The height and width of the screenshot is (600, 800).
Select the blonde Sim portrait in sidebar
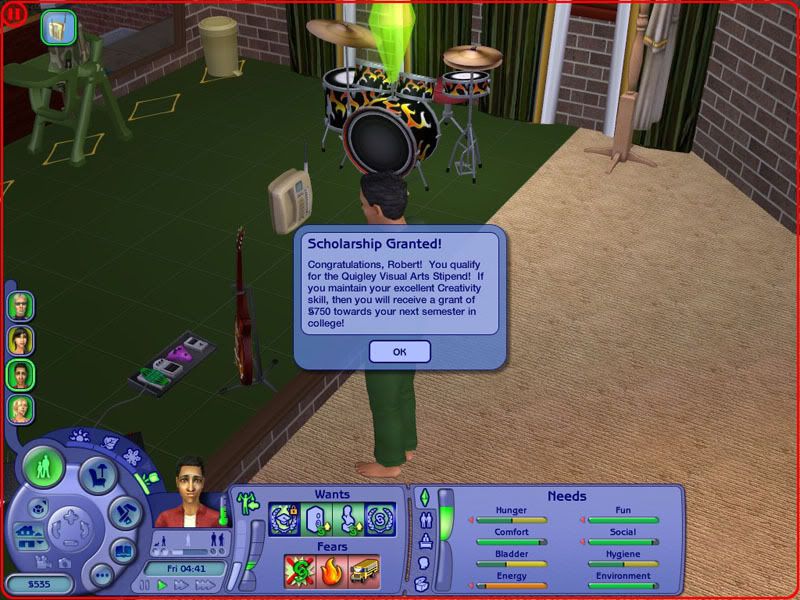point(20,408)
